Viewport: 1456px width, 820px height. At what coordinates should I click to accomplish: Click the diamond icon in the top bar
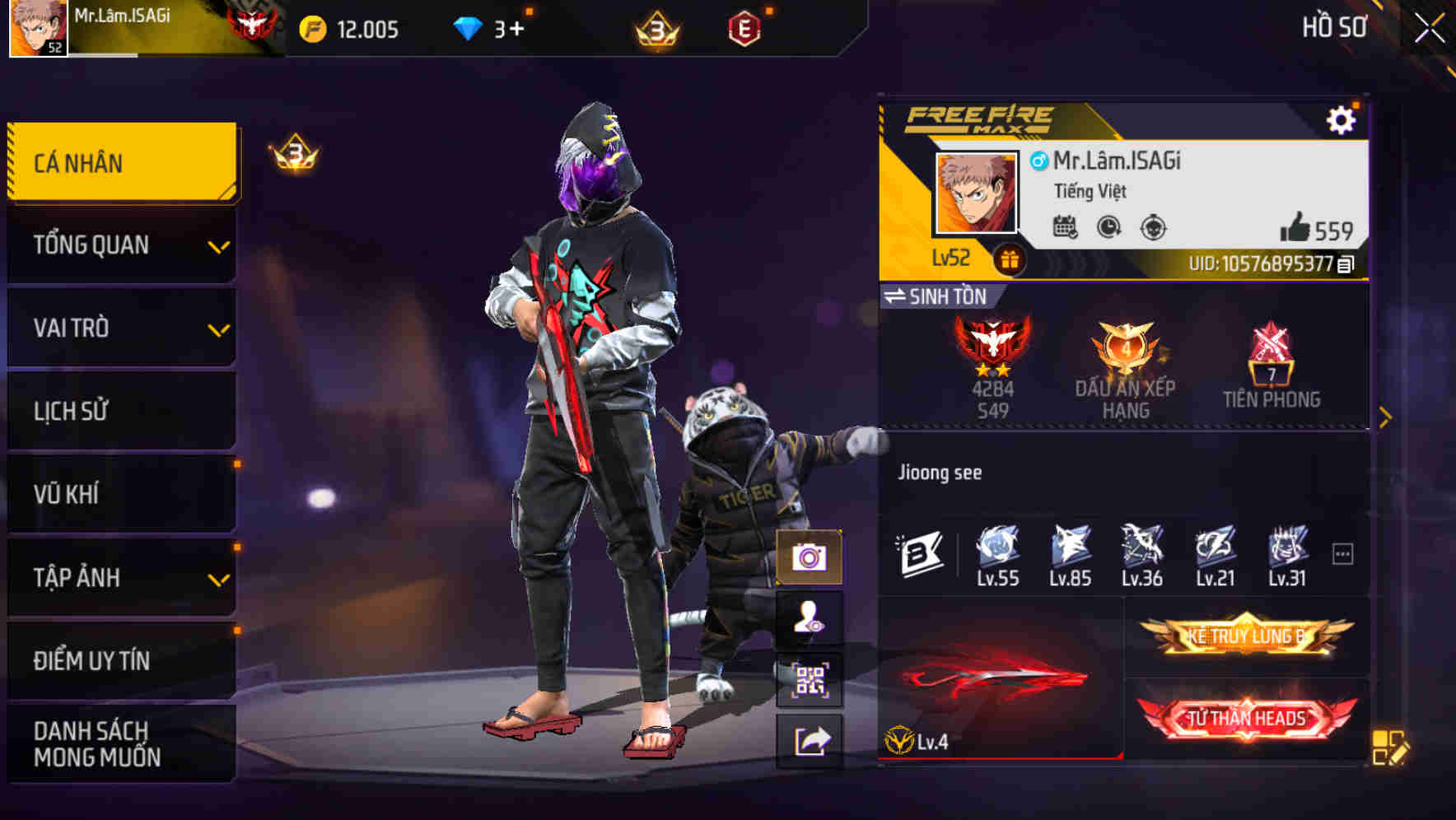point(469,27)
